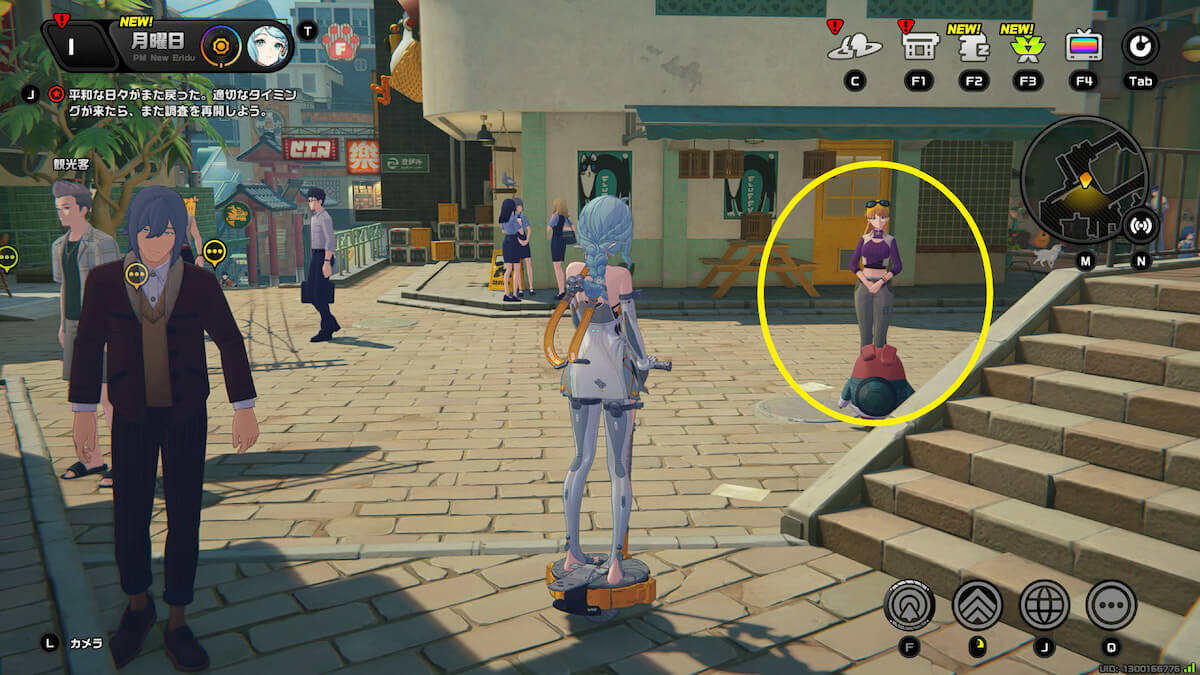Activate the double chevron sprint button

point(977,604)
